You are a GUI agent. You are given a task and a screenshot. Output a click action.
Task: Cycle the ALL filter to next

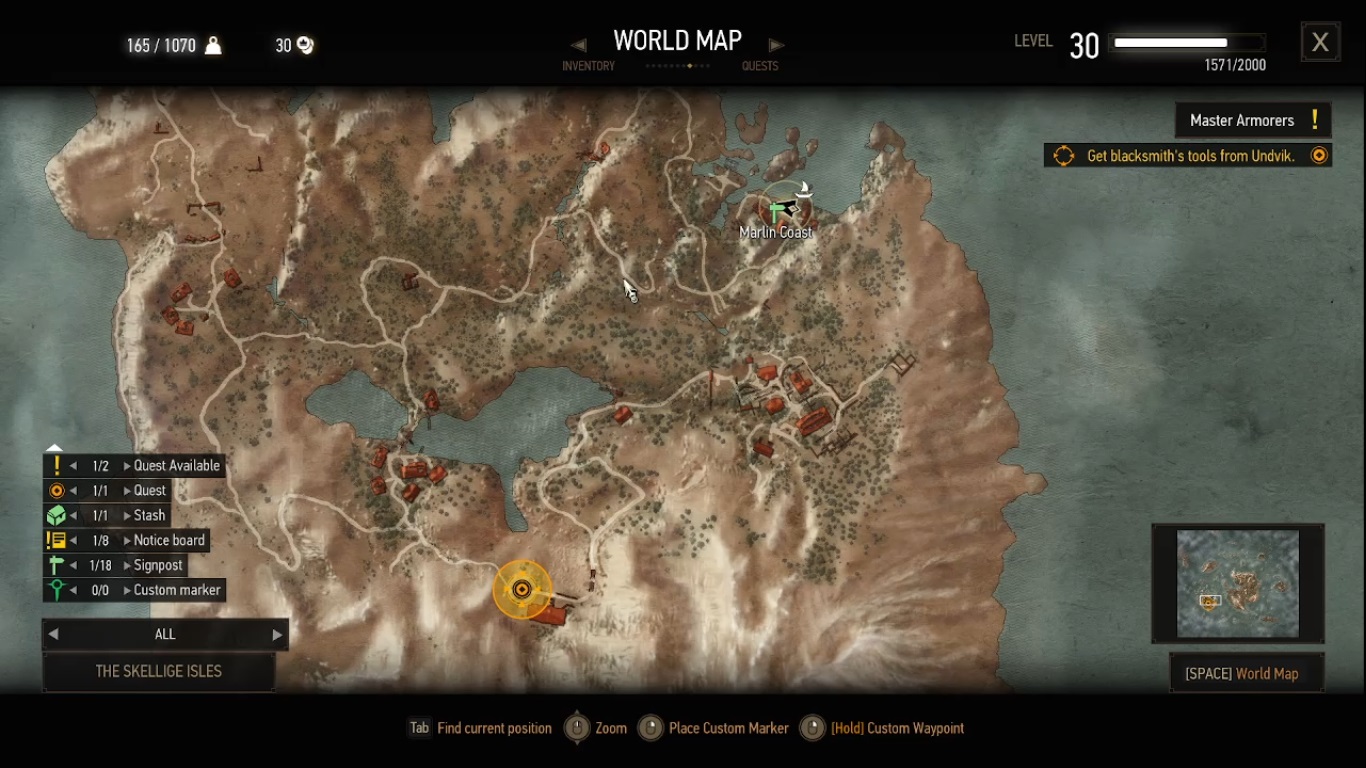point(277,635)
